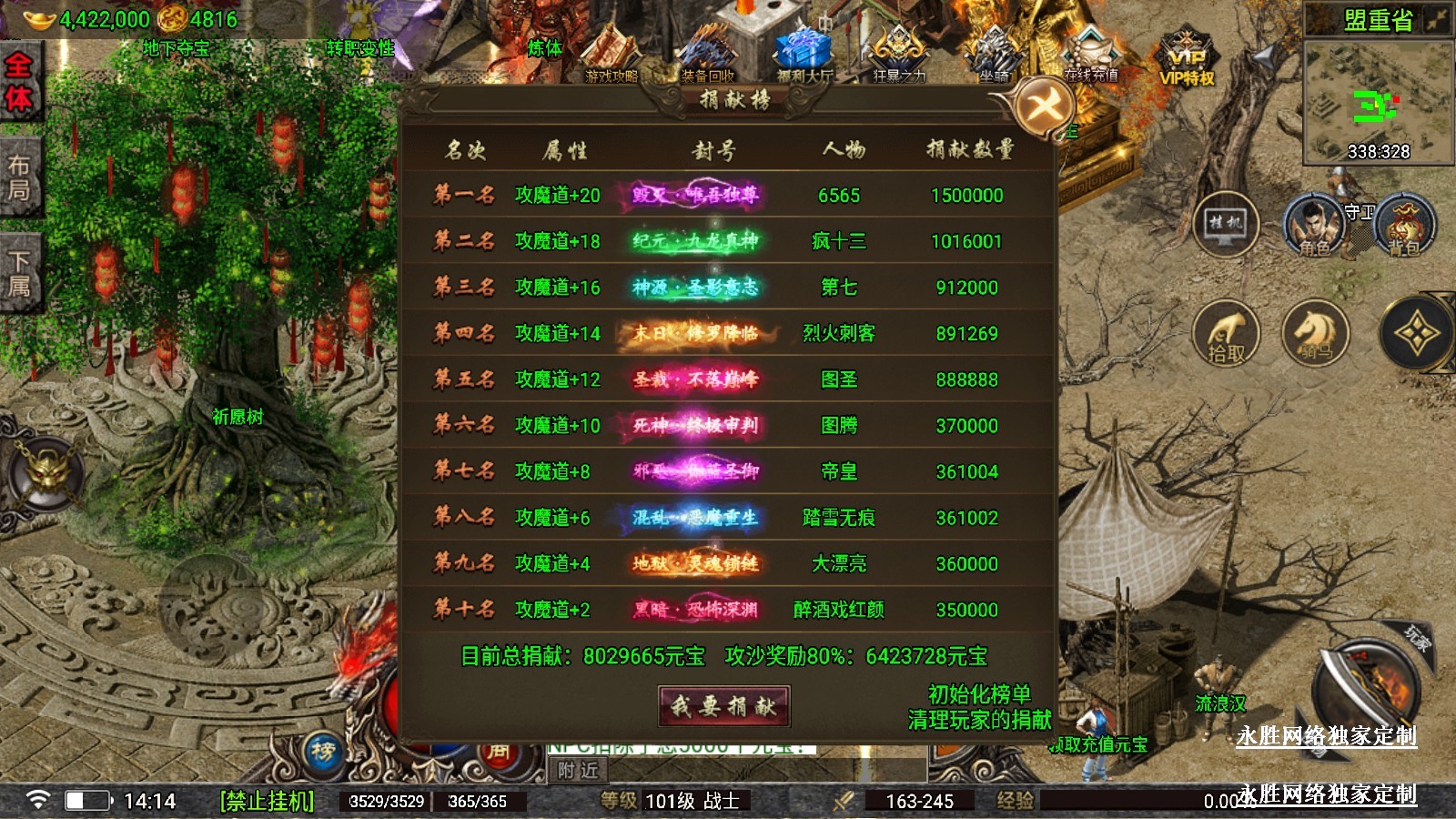Close the donation ranking panel

1044,108
